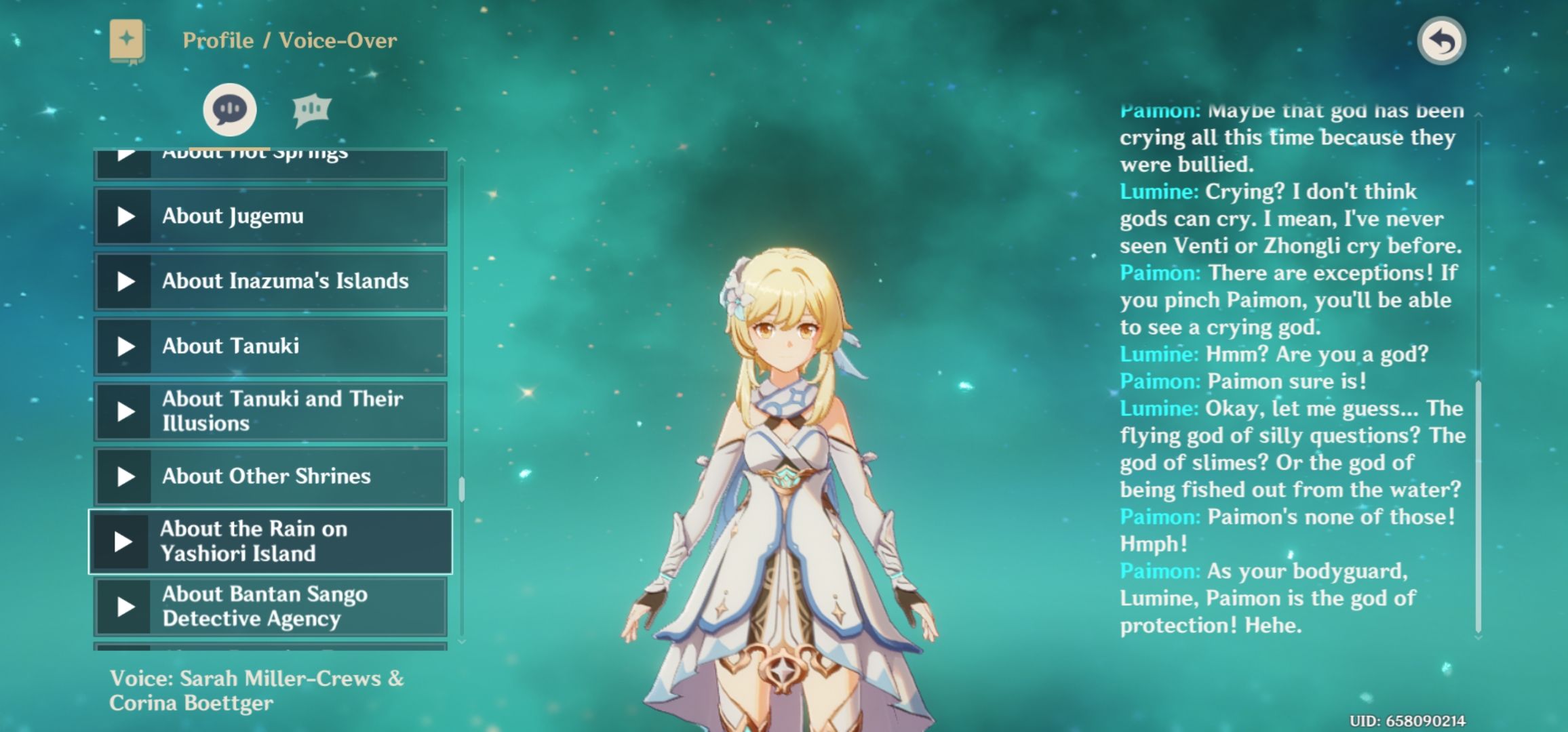Switch to the round speech bubble tab
The height and width of the screenshot is (732, 1568).
point(230,110)
